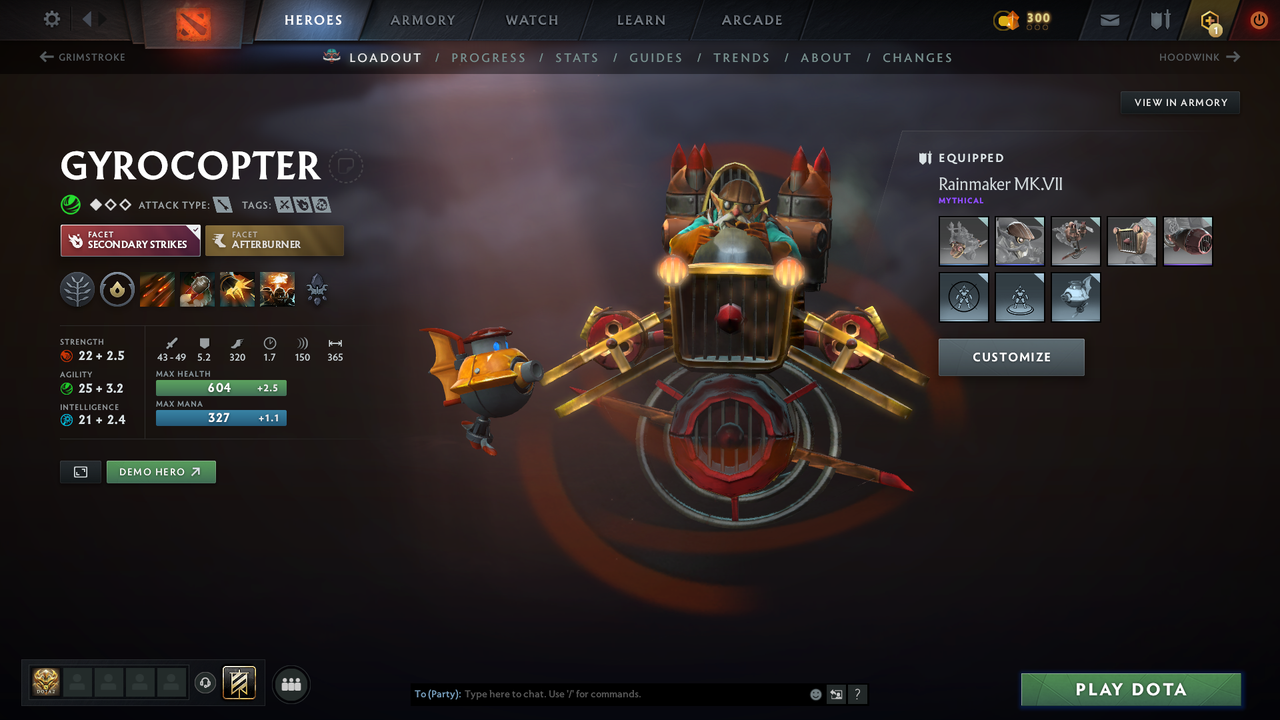Go back to Grimstroke's page

tap(82, 57)
